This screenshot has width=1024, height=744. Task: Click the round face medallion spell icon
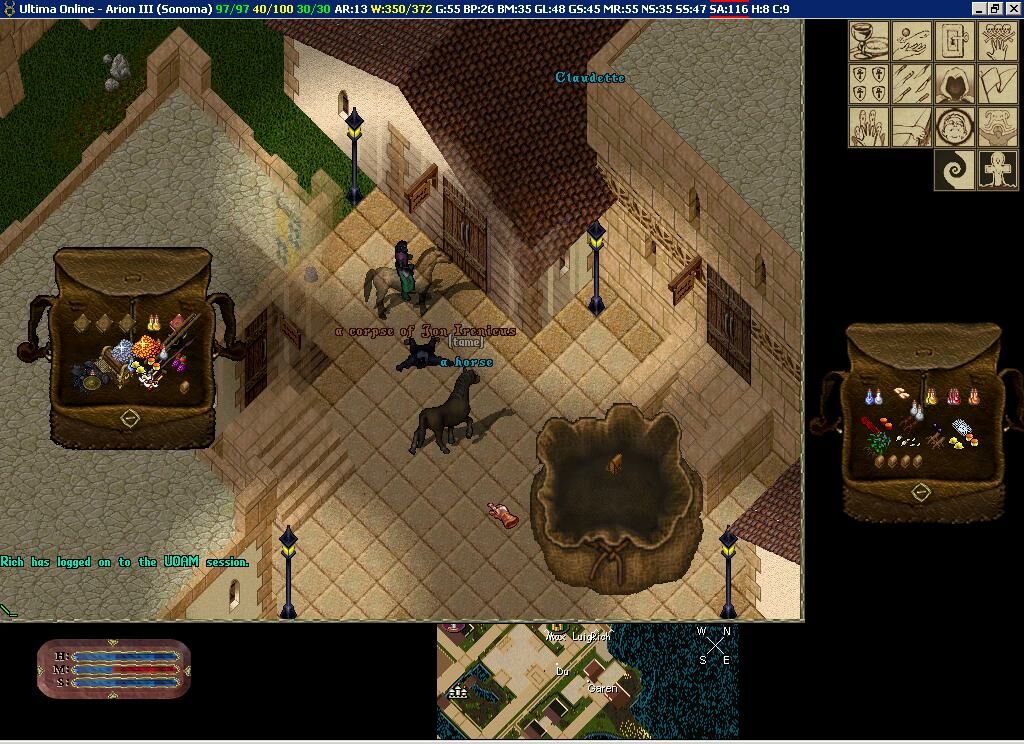[955, 127]
